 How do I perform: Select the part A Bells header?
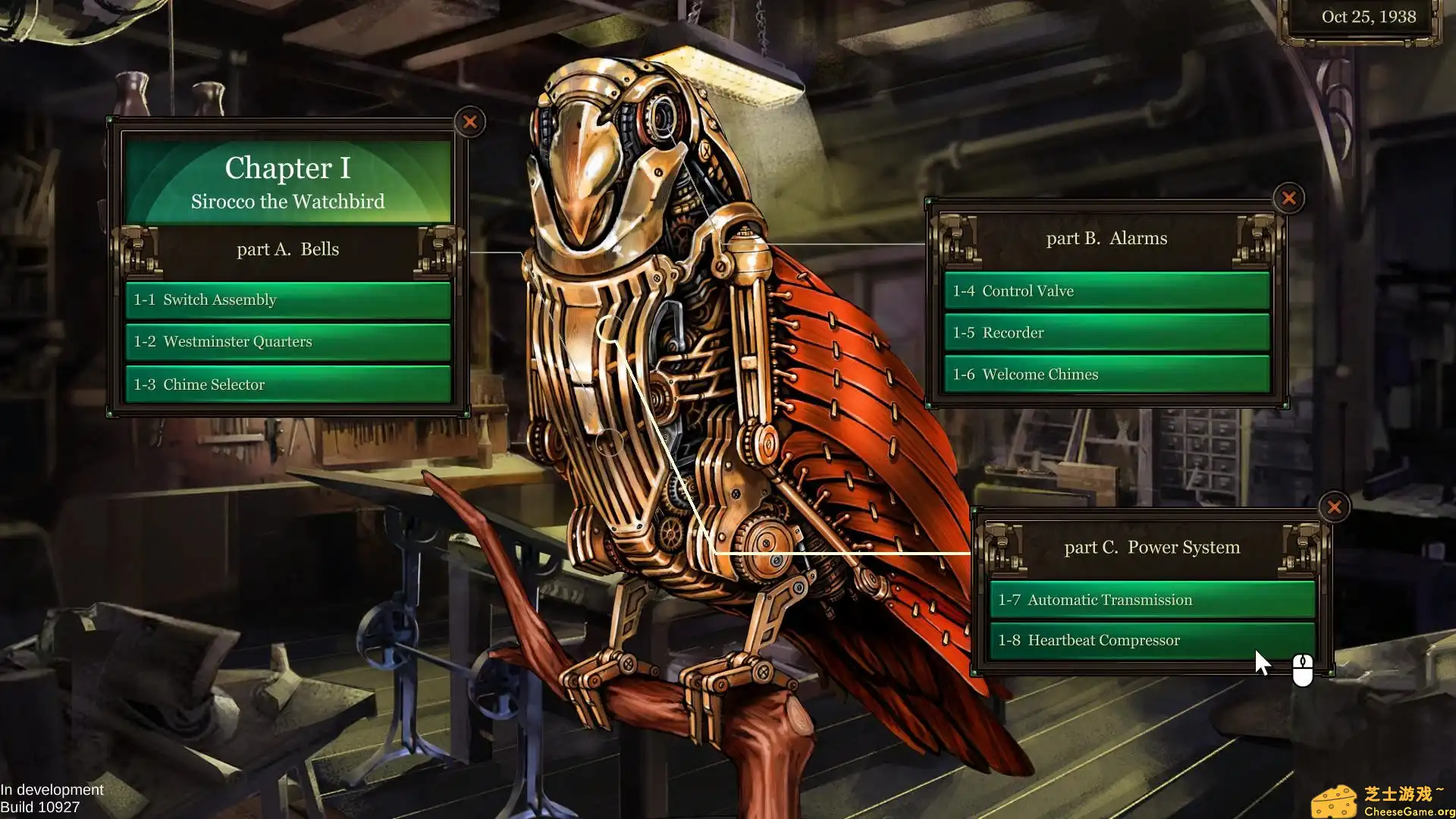287,249
